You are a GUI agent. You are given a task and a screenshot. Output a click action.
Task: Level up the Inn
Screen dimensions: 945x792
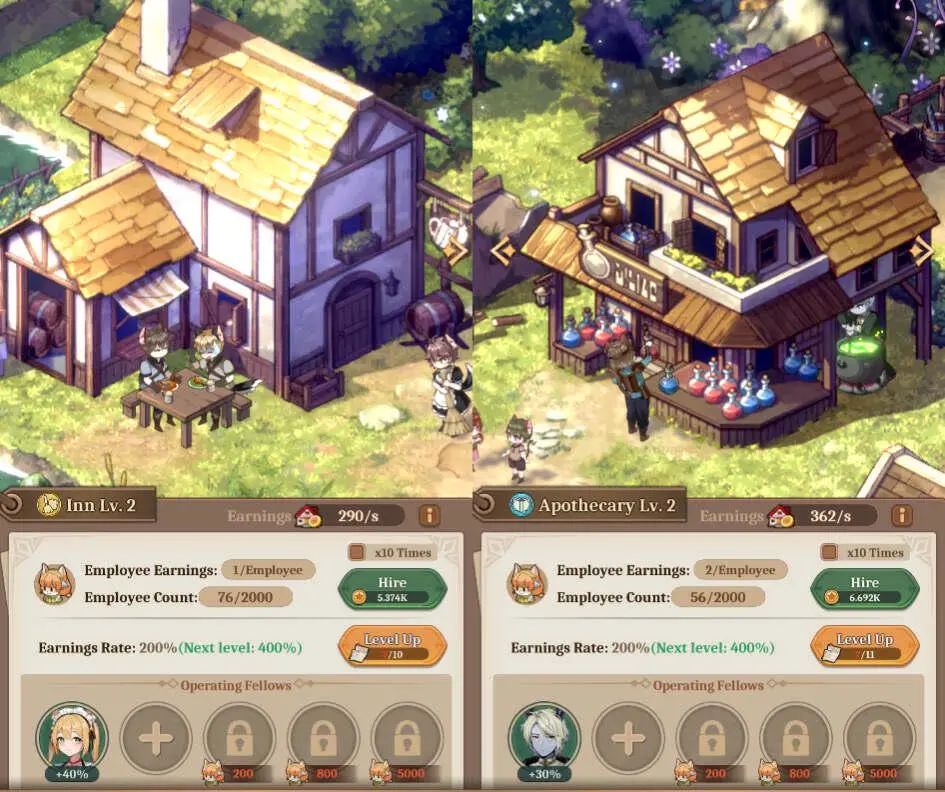point(392,645)
